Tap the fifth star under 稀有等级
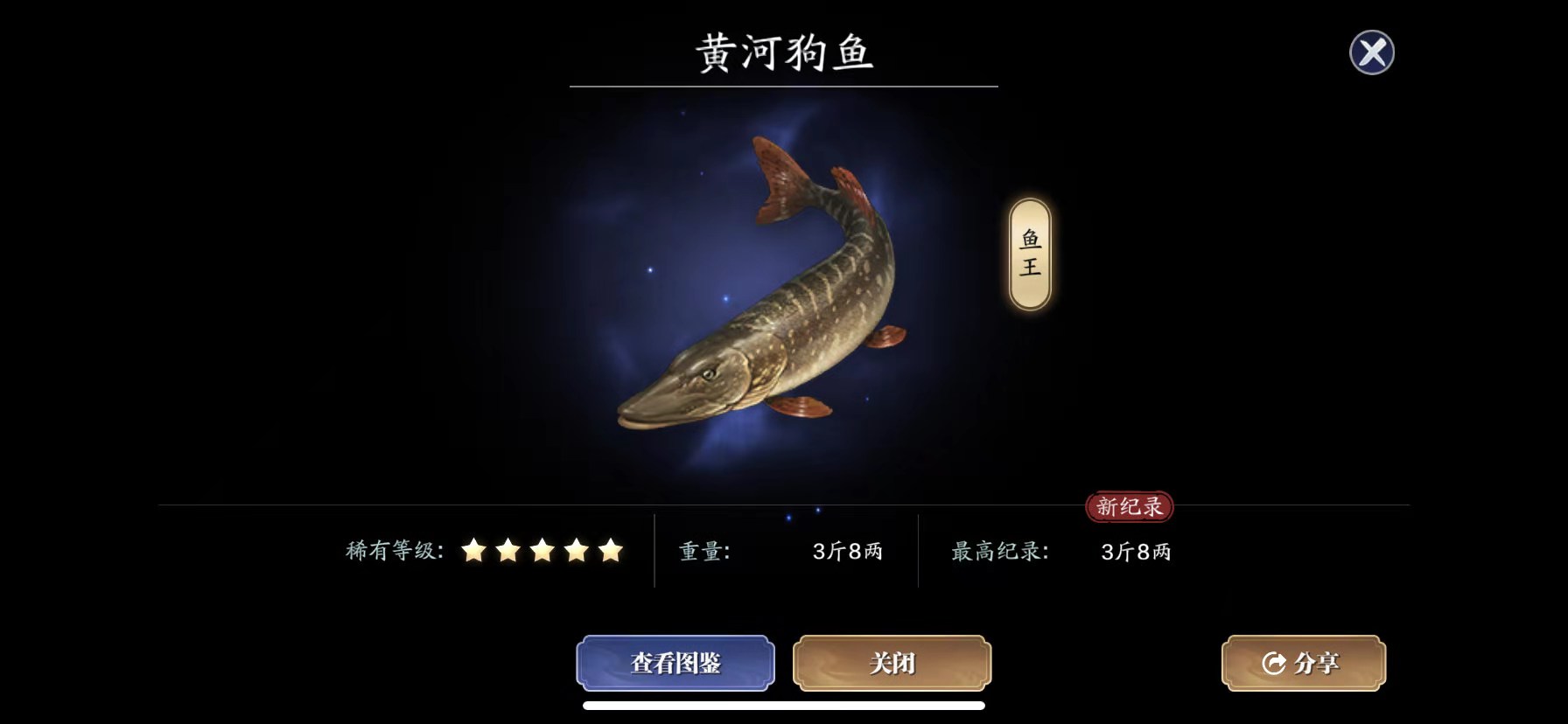 (612, 551)
